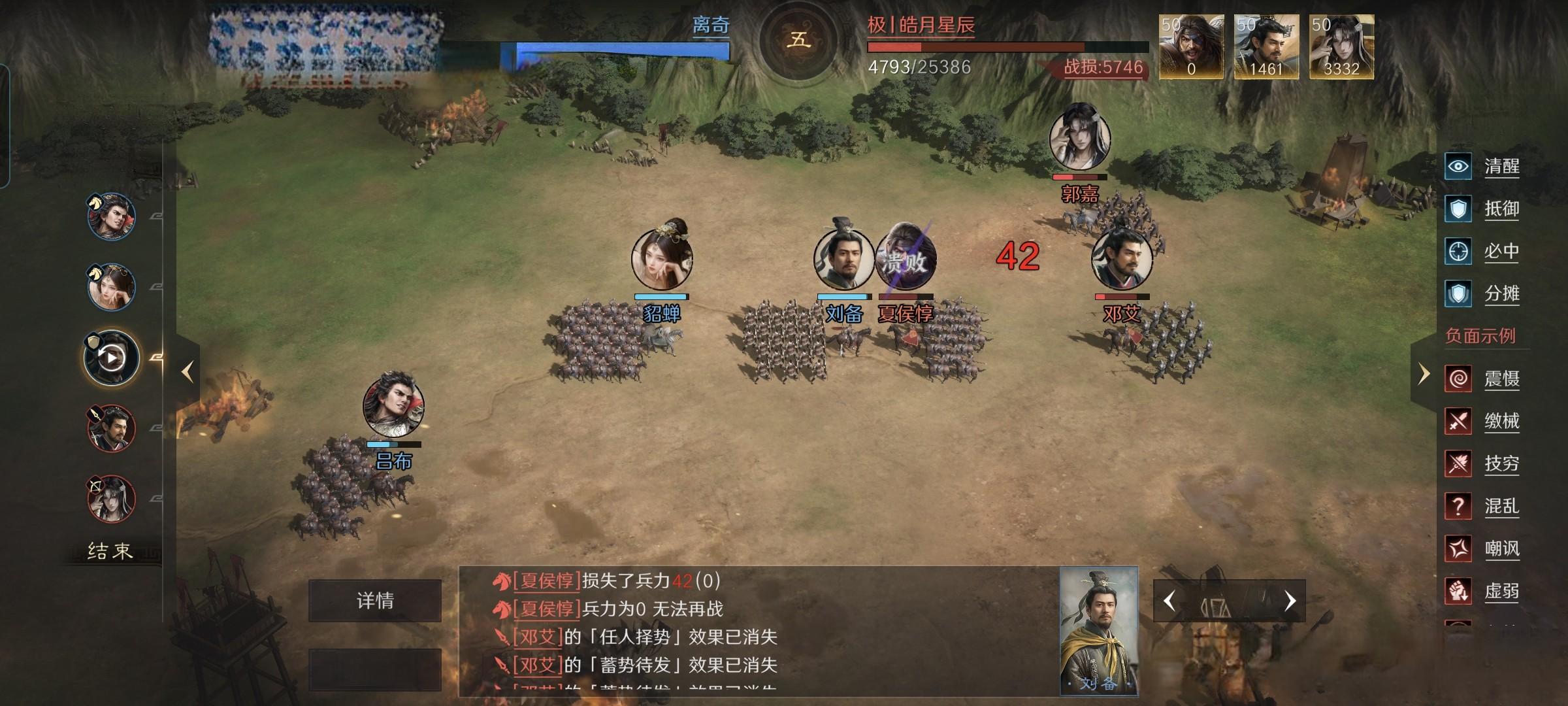Click the 刘备 portrait beside the battle log
The image size is (1568, 706).
pos(1098,631)
